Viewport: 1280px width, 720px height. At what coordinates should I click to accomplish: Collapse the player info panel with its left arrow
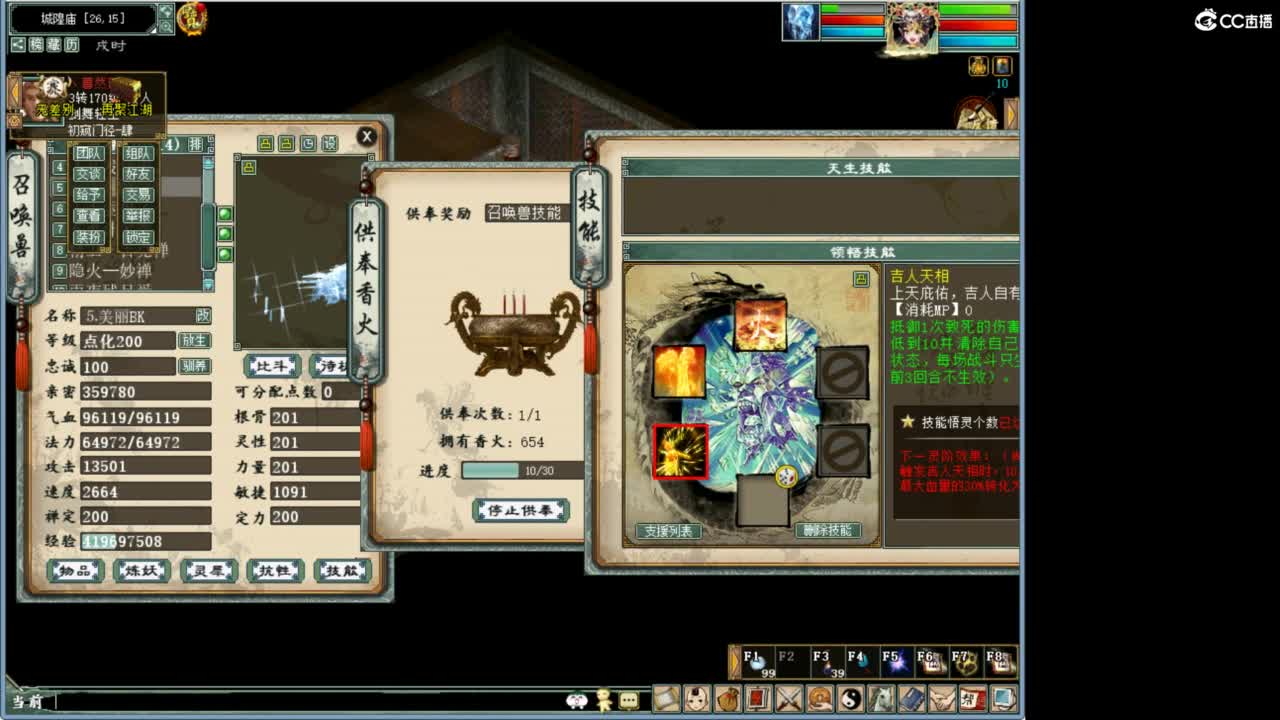click(x=15, y=90)
